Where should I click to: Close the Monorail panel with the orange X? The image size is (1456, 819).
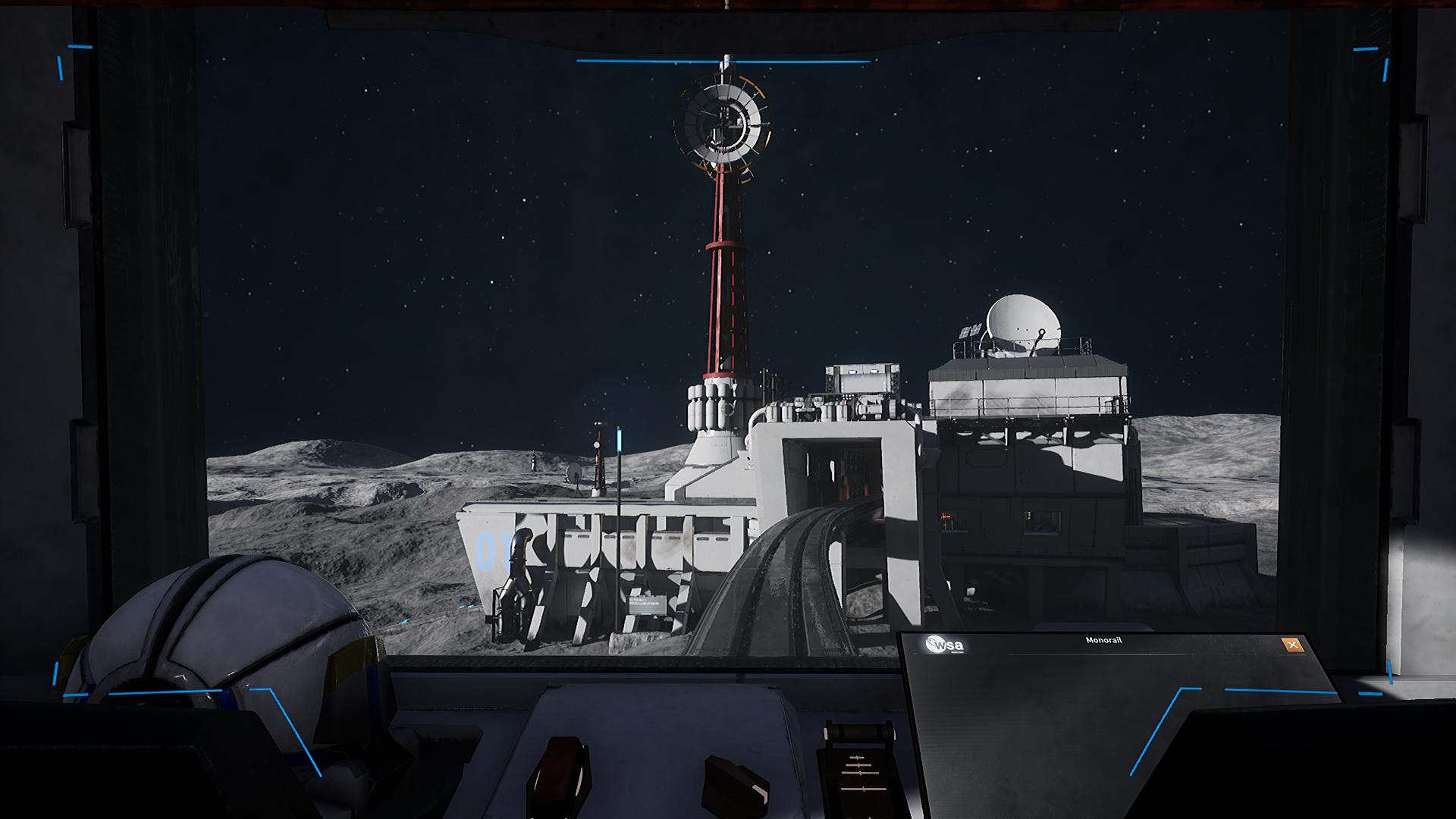coord(1293,646)
